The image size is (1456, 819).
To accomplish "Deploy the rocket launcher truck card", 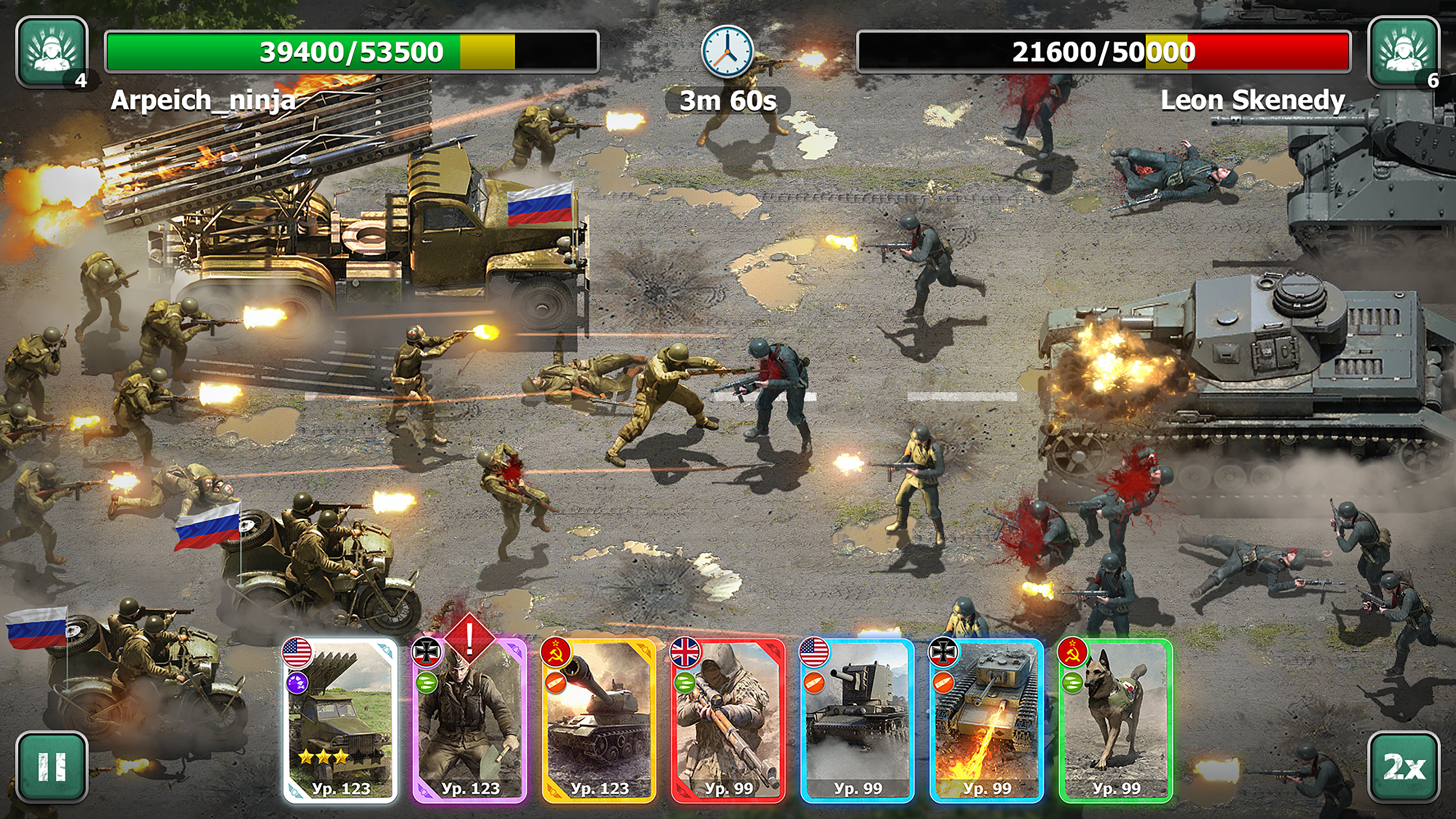I will point(340,721).
